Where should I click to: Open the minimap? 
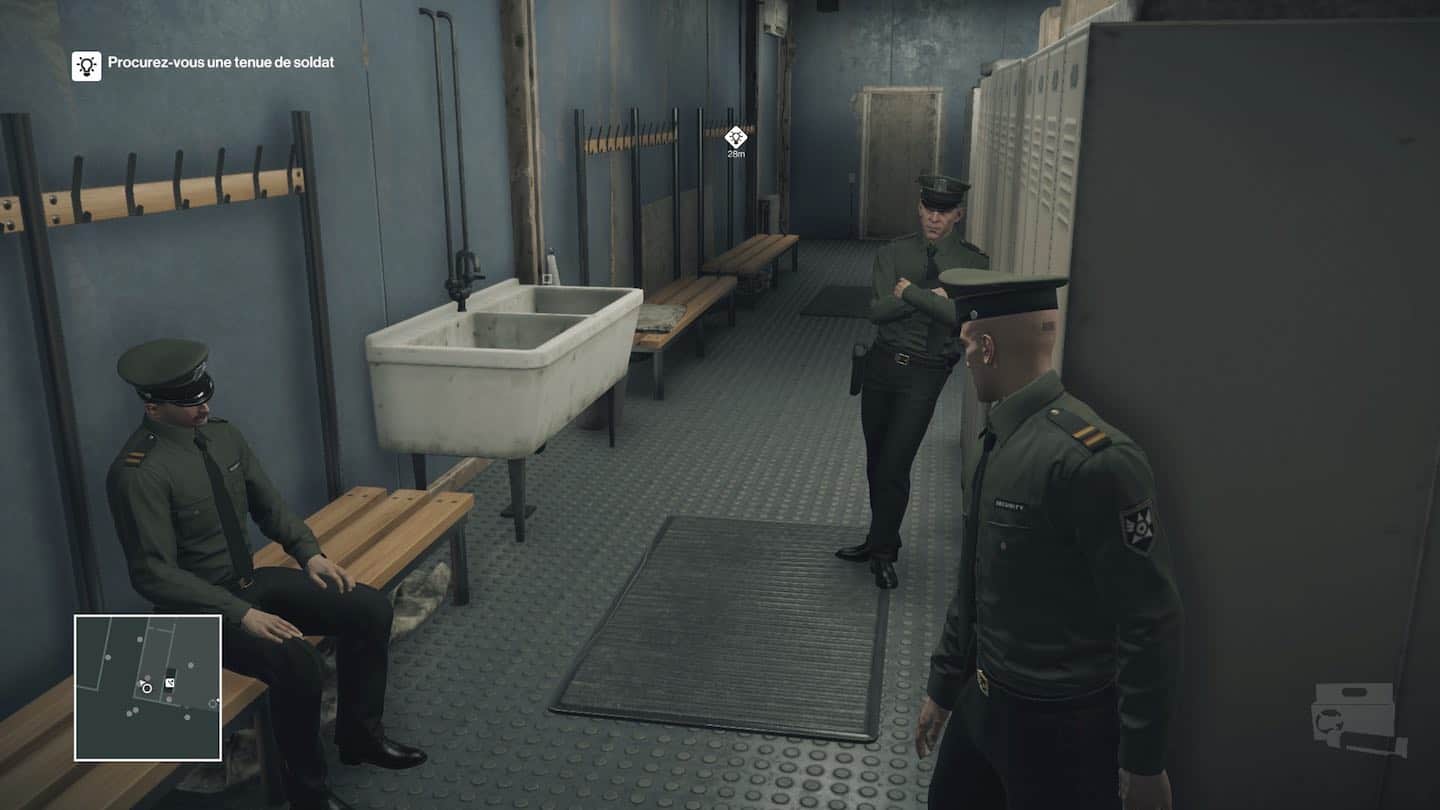point(148,687)
